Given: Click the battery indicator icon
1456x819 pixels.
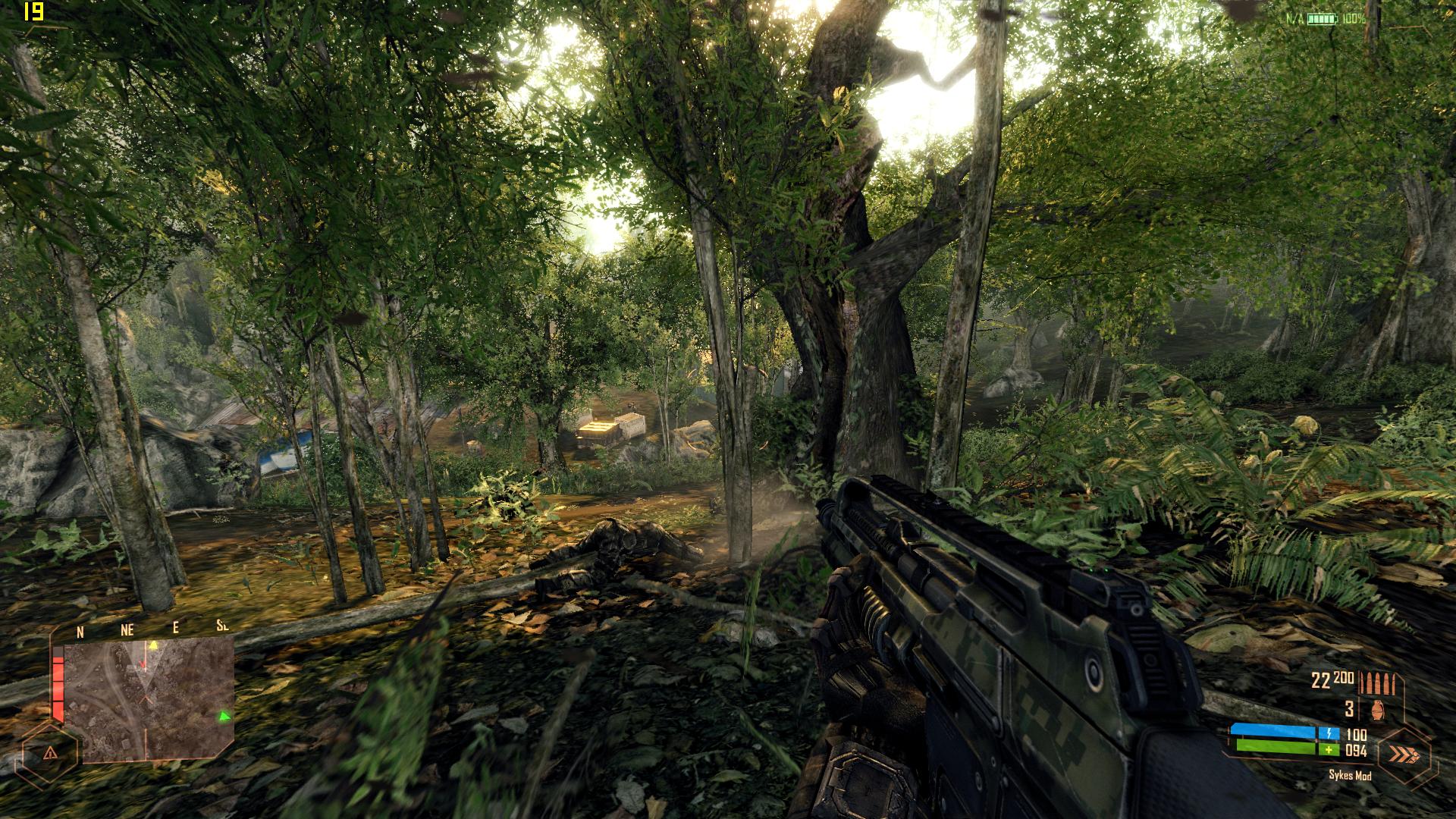Looking at the screenshot, I should coord(1323,18).
